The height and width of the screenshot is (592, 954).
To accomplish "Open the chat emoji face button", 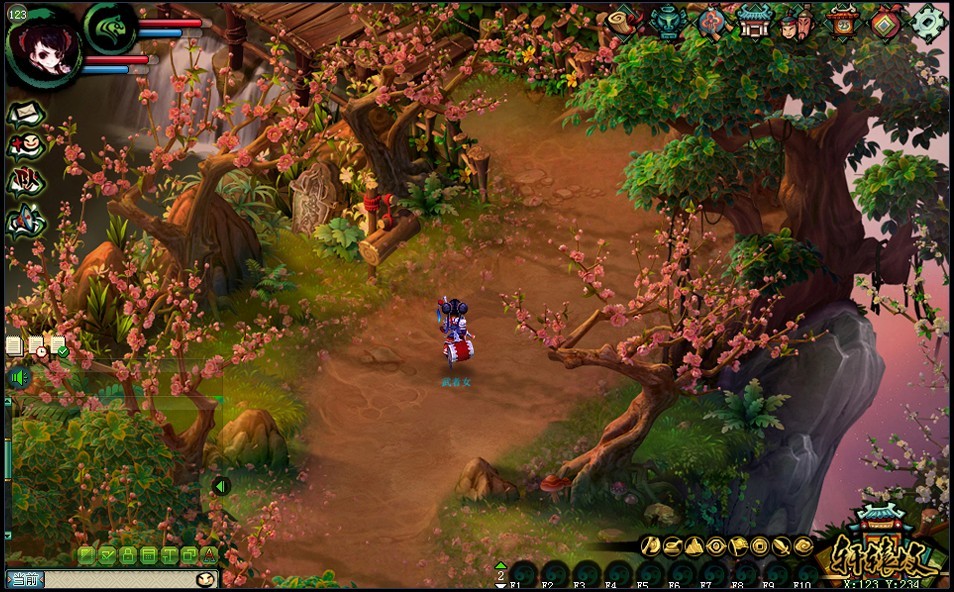I will point(206,579).
